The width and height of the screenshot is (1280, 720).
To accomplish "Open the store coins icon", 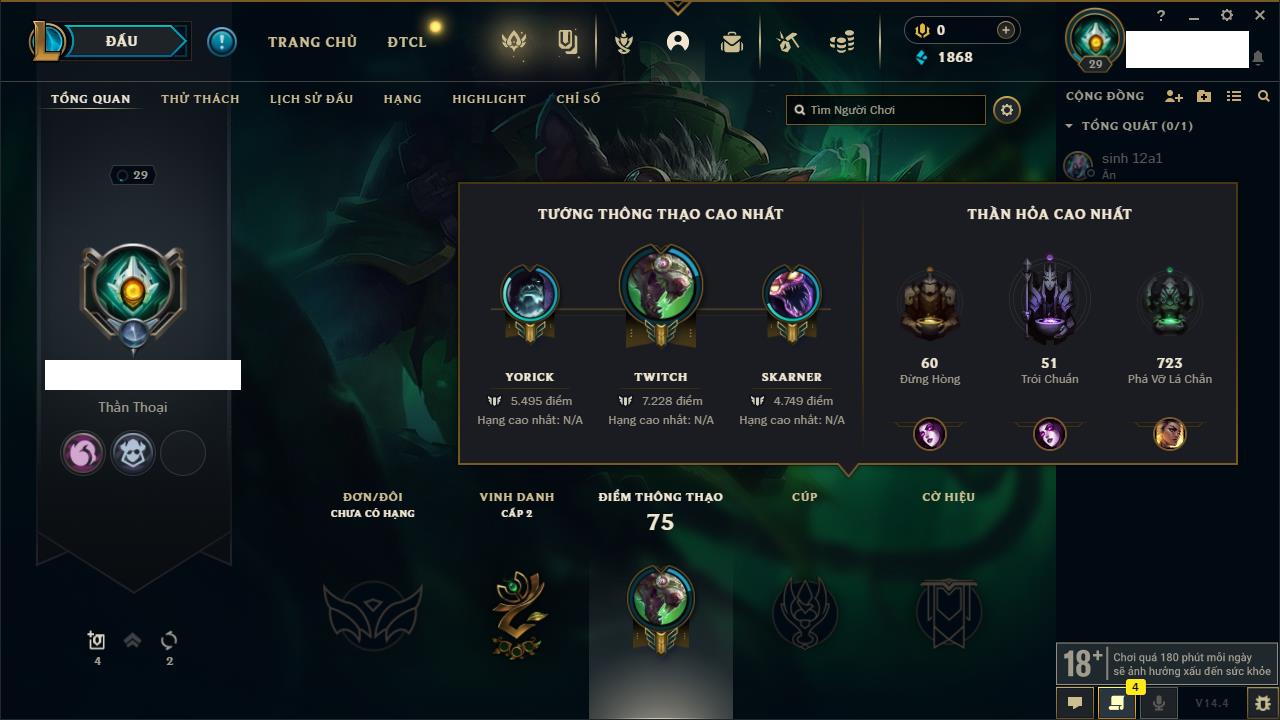I will click(842, 42).
